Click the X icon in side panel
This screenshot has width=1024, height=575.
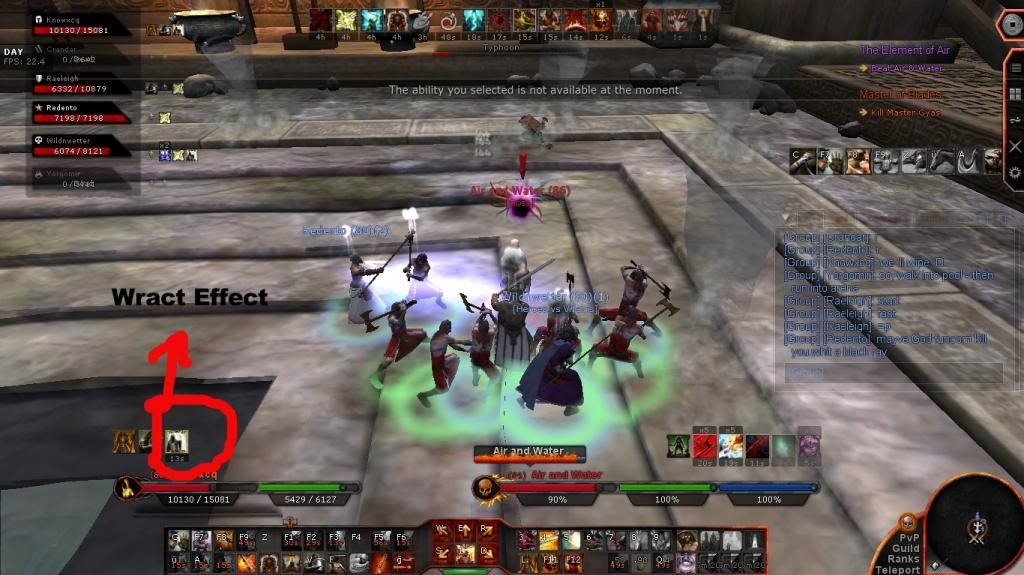pyautogui.click(x=1015, y=146)
